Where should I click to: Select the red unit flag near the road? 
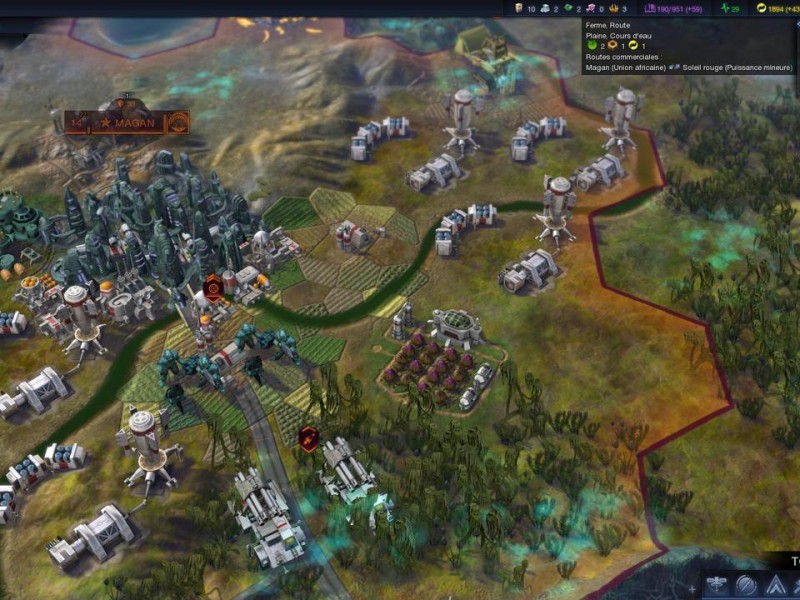point(309,437)
